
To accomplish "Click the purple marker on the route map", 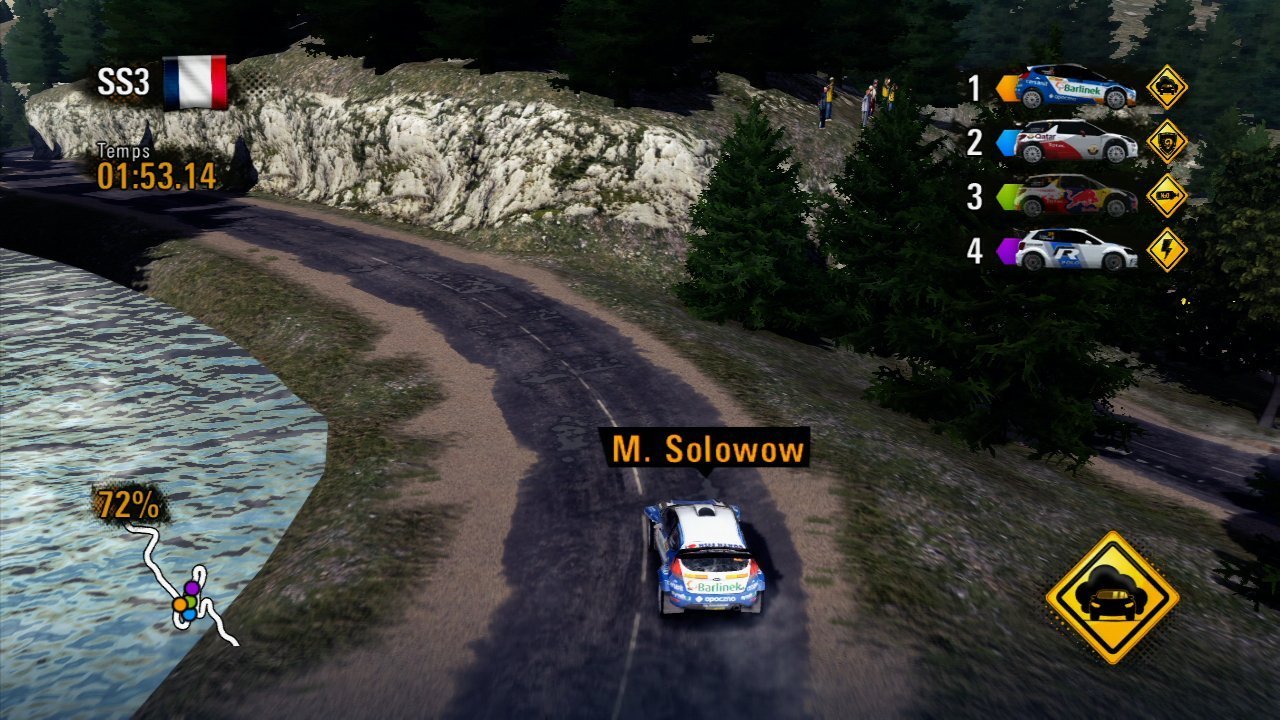I will point(191,587).
